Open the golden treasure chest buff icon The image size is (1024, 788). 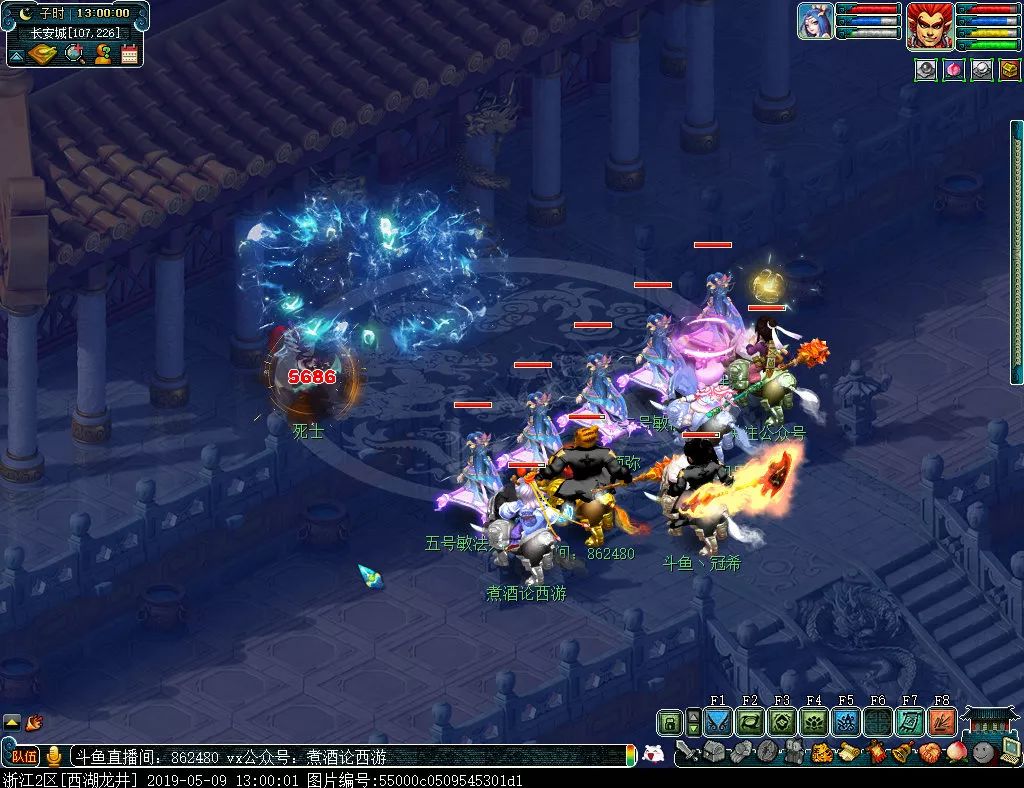1009,70
